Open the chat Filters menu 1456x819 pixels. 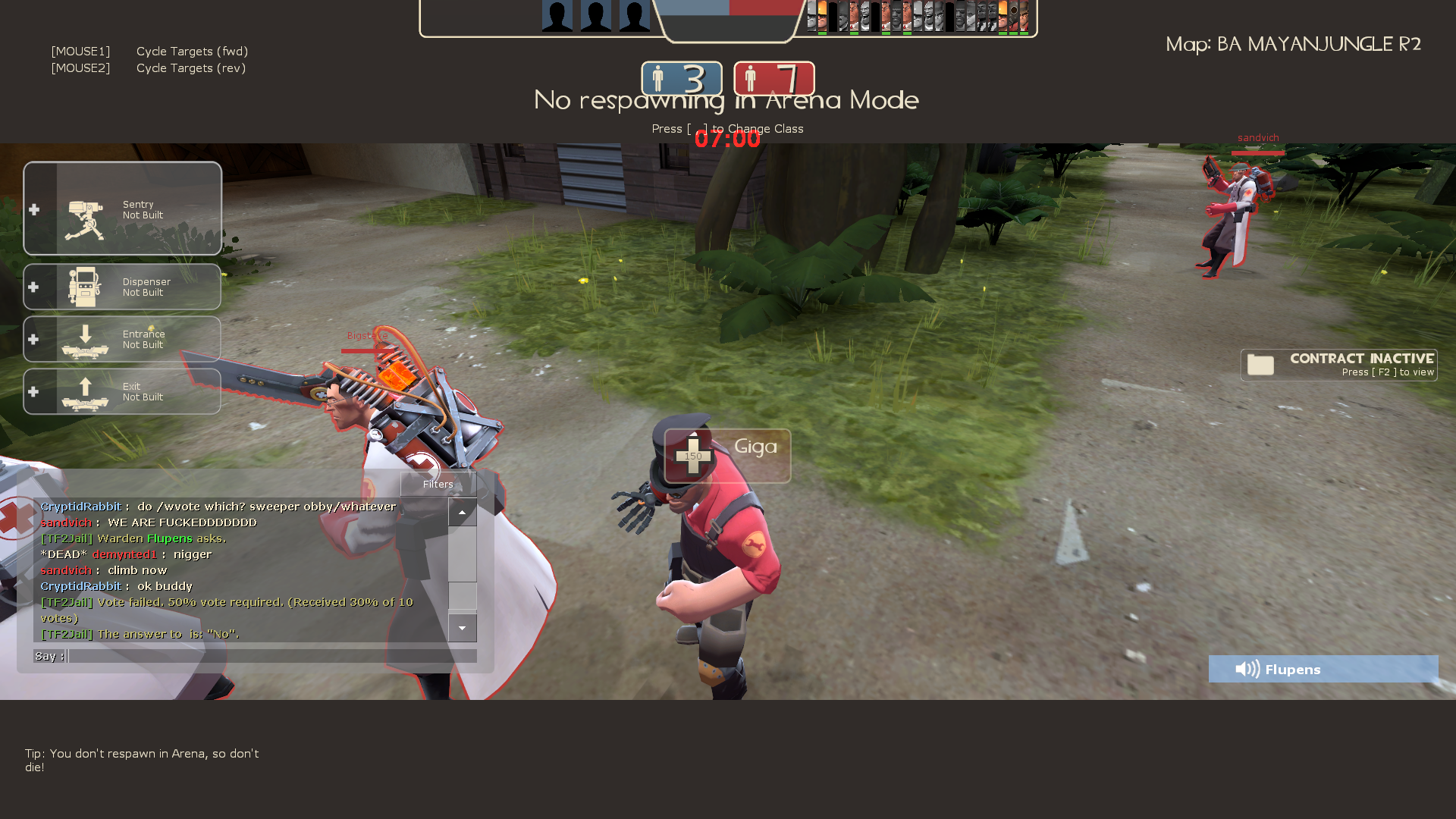click(x=437, y=484)
